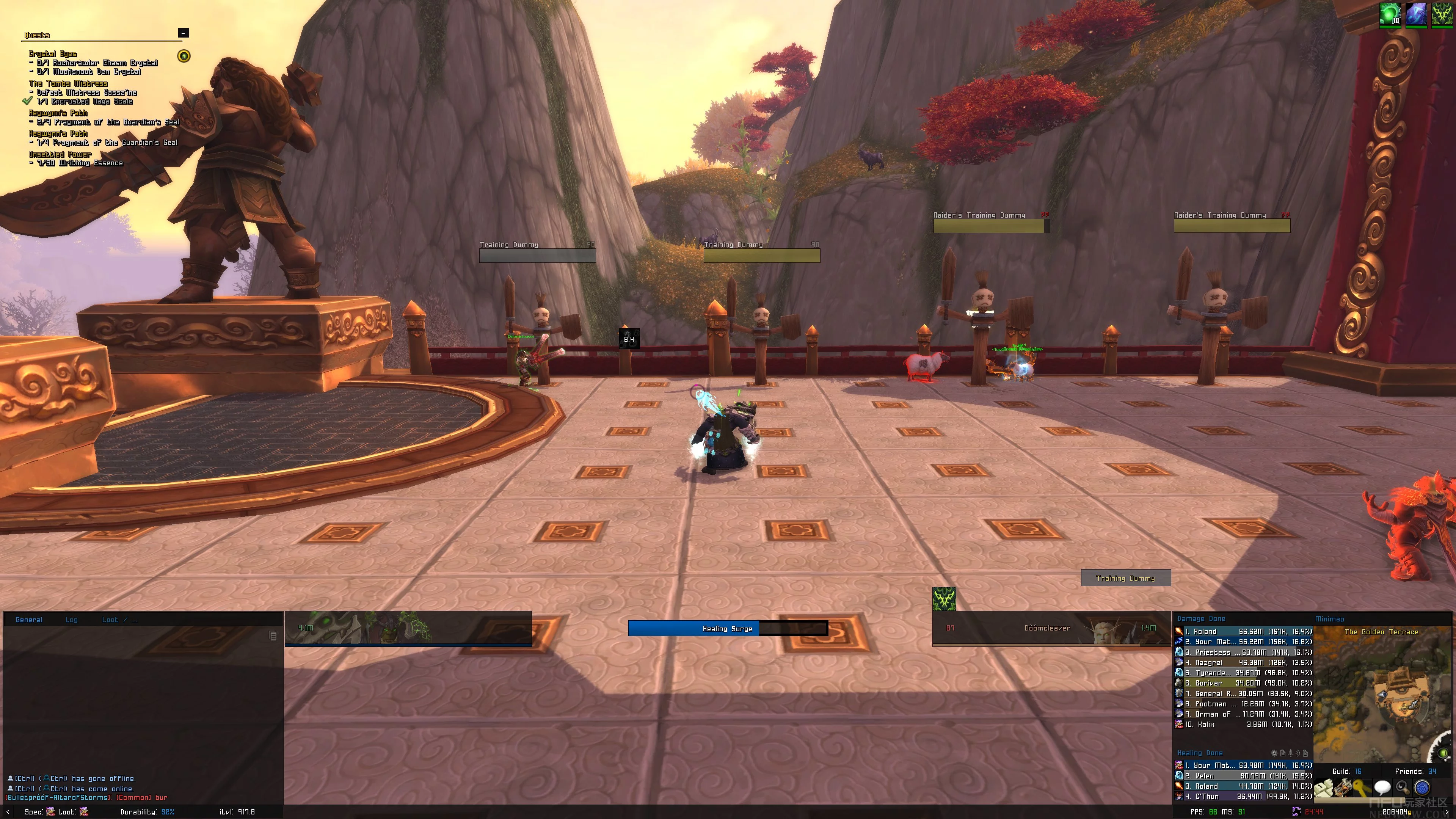Click the yellow Crystal Eyes quest marker icon
The width and height of the screenshot is (1456, 819).
(x=184, y=56)
